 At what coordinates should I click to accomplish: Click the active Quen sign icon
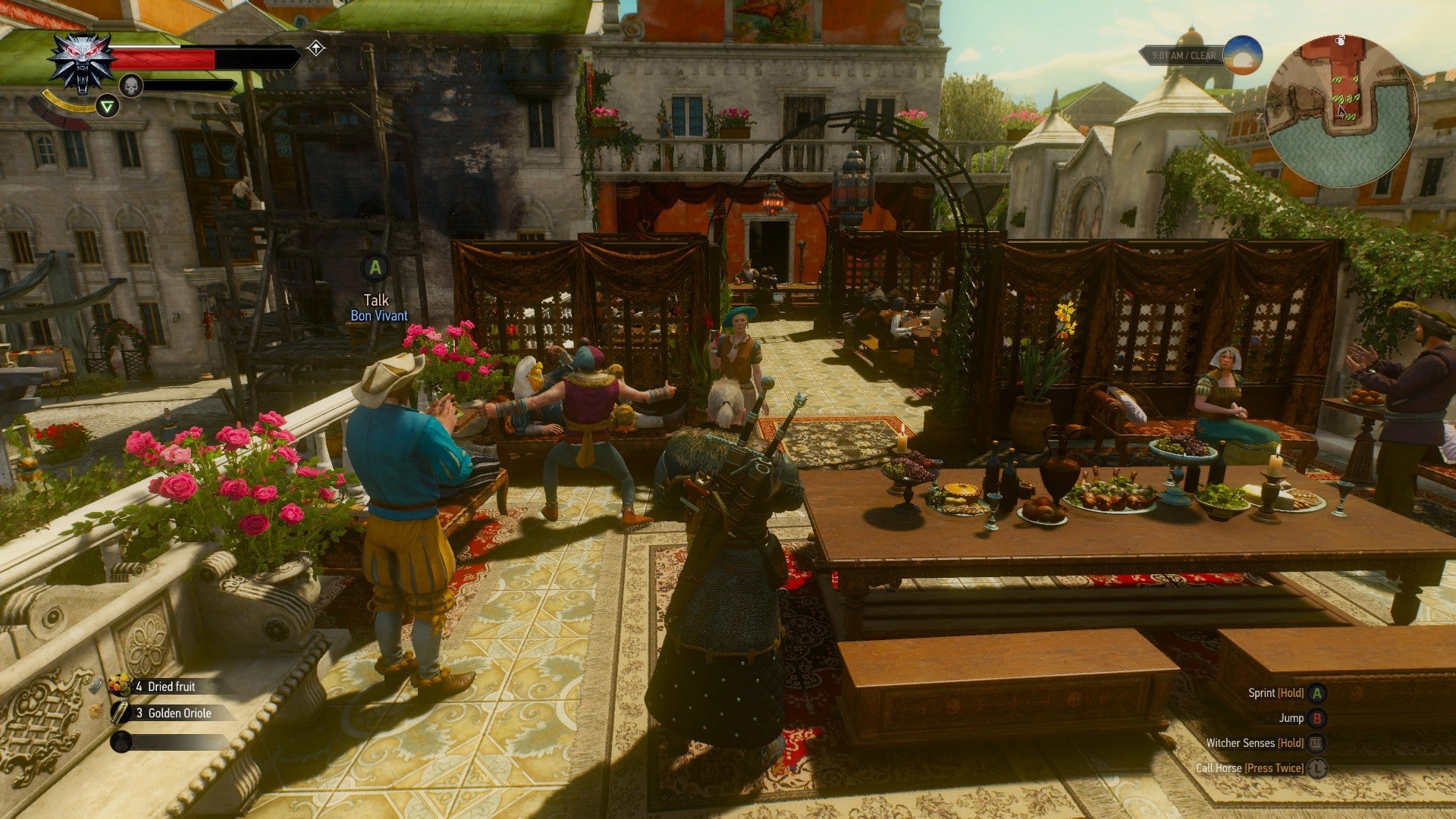coord(108,105)
